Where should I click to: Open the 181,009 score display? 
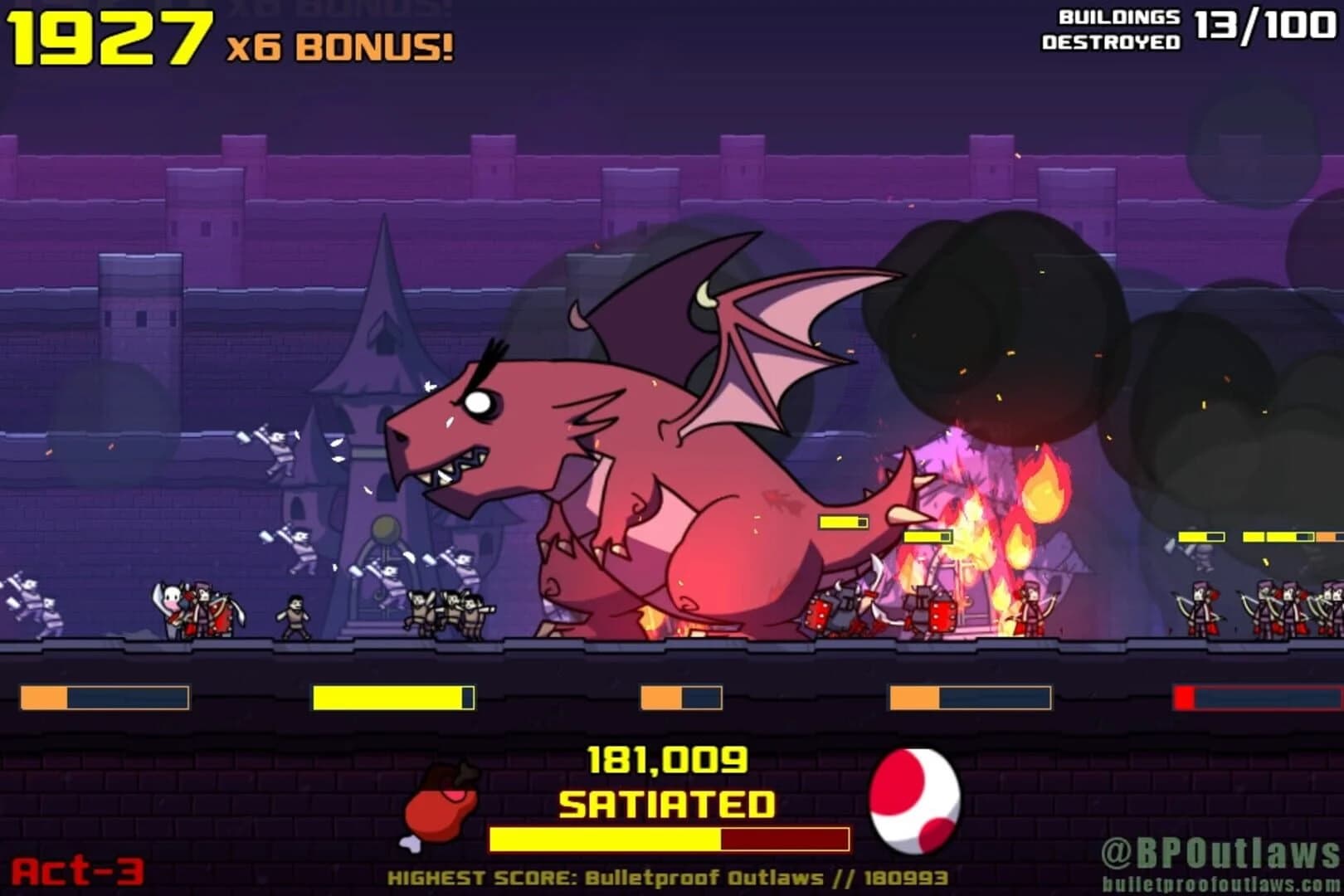point(668,761)
